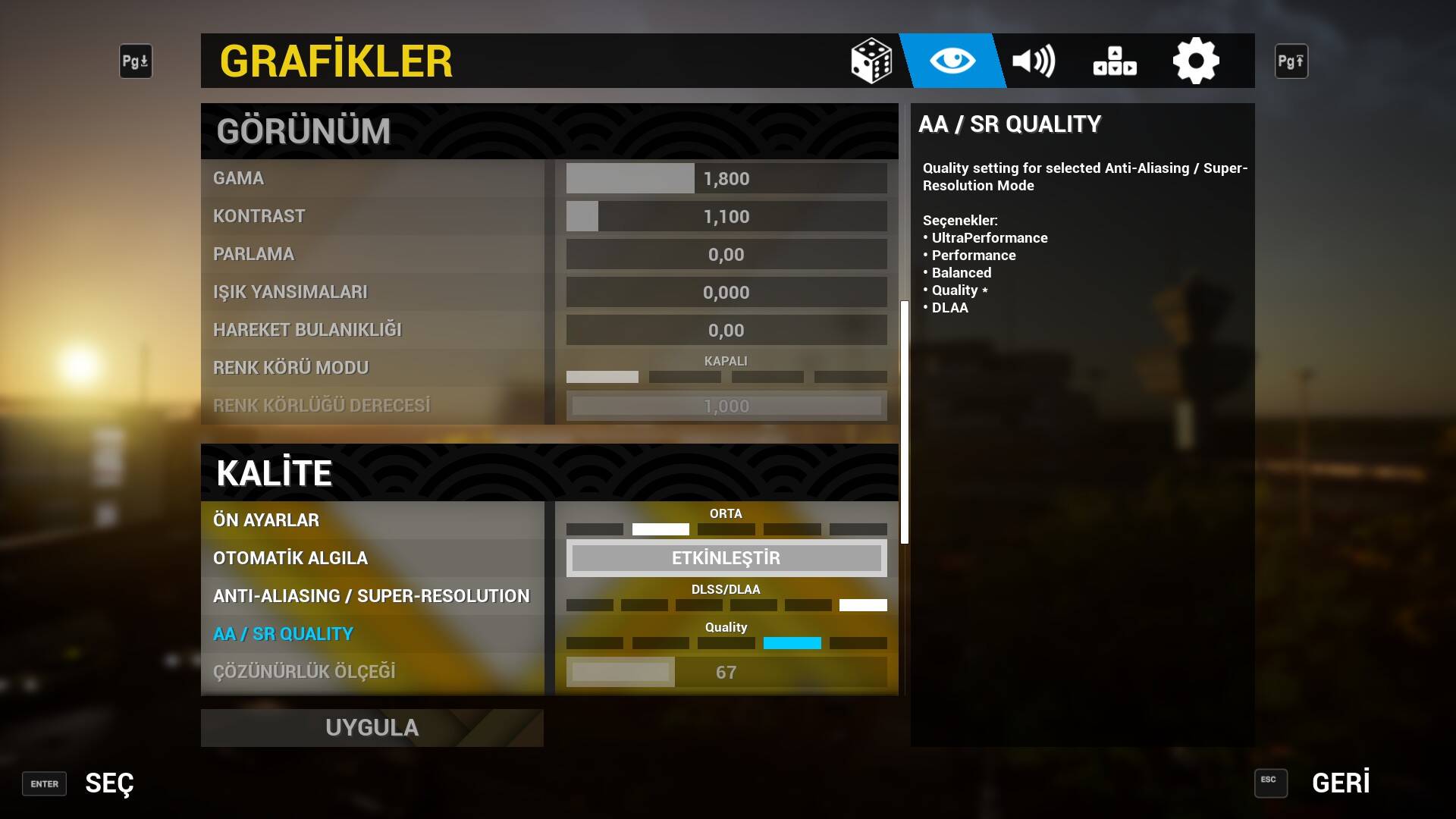Open the speaker audio settings tab

tap(1034, 61)
